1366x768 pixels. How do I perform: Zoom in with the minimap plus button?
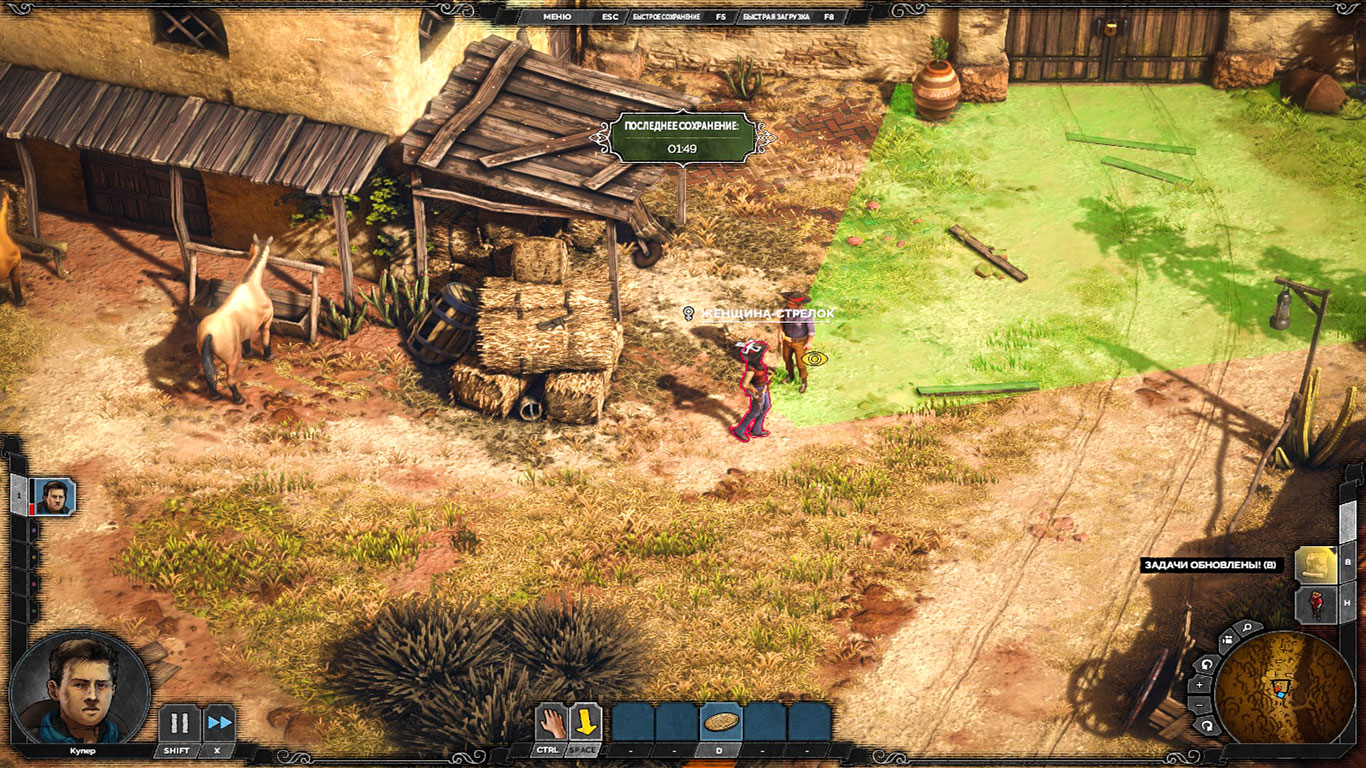tap(1201, 685)
